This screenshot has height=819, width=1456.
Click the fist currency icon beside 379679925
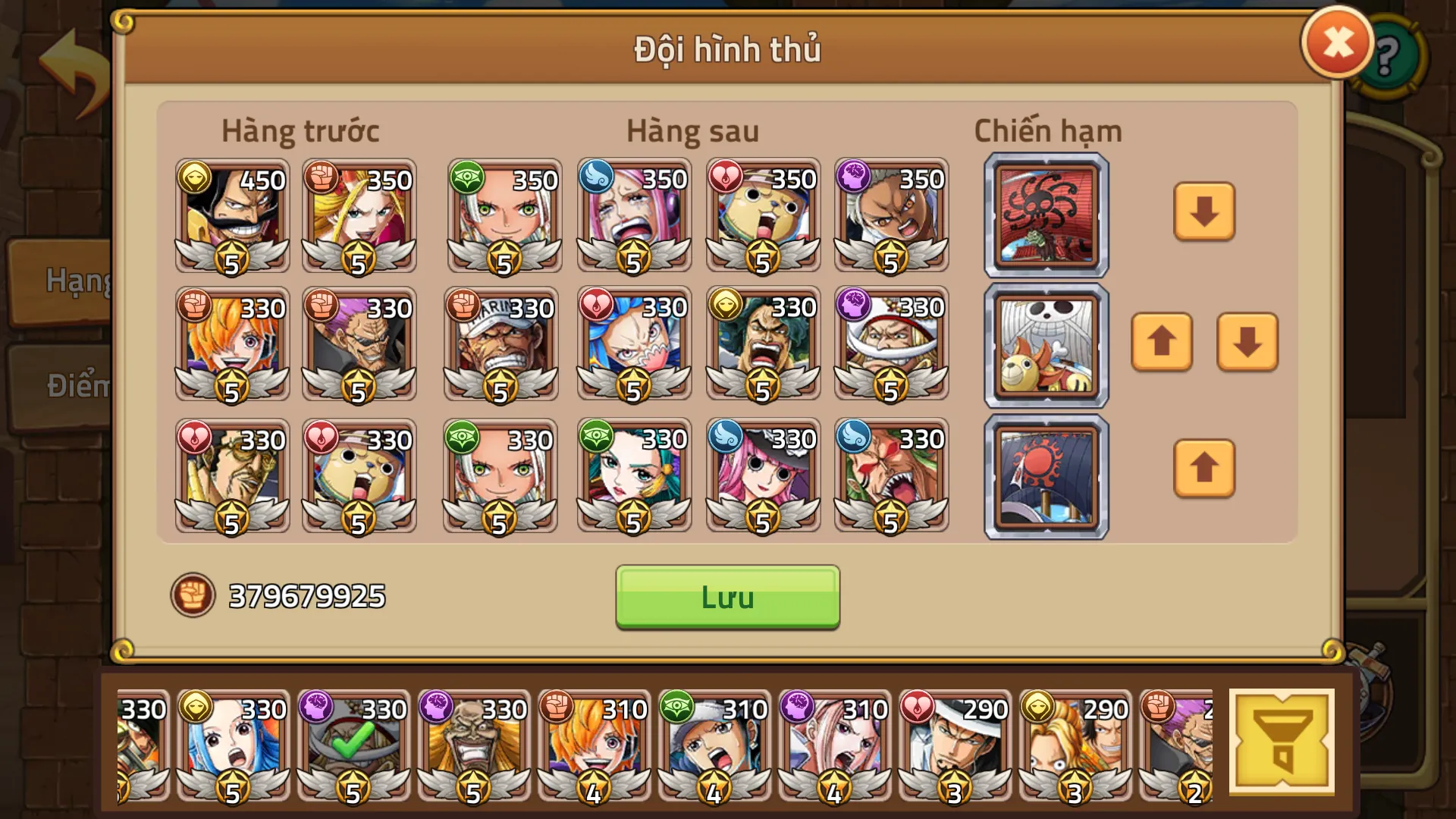click(193, 595)
